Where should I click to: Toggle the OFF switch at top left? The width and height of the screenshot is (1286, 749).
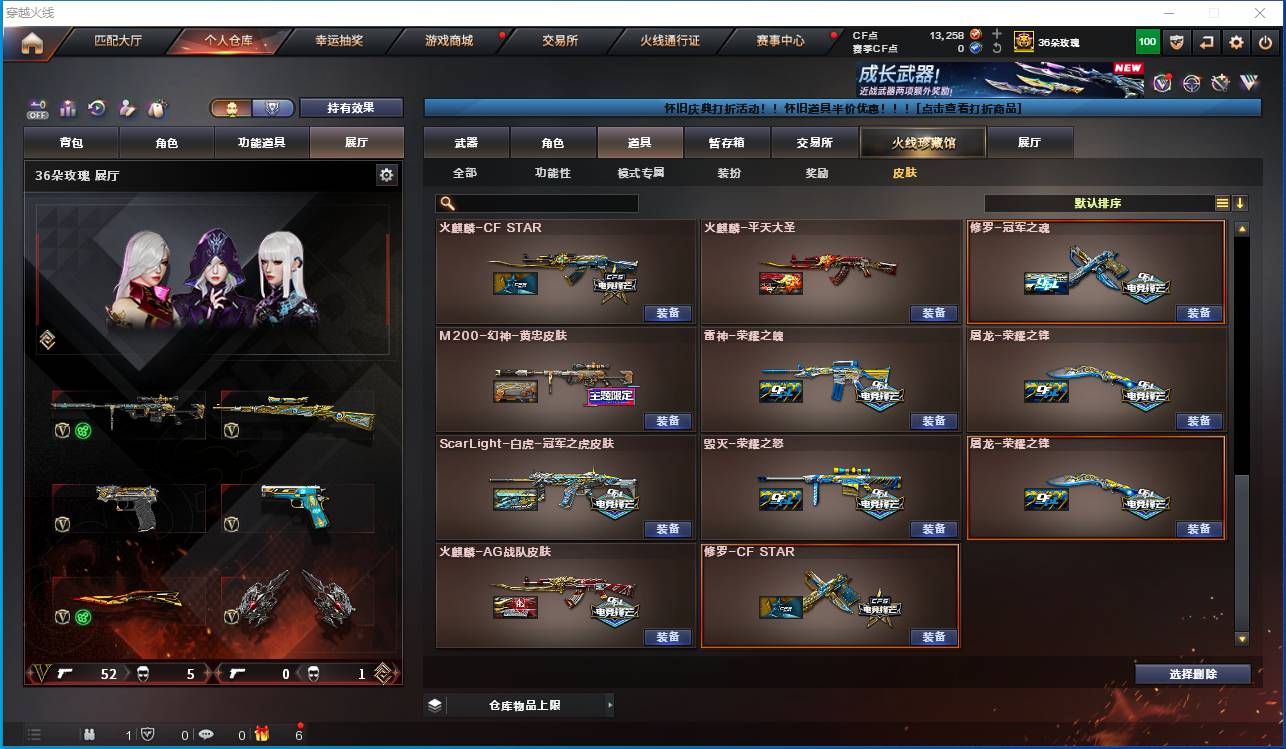point(37,108)
